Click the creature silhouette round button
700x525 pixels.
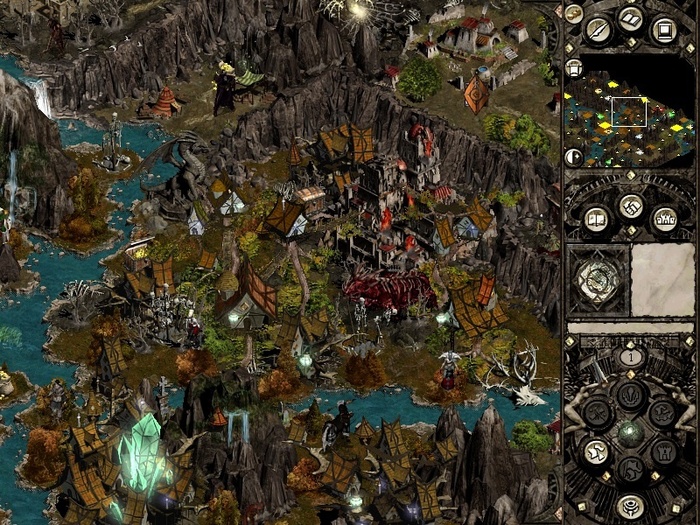[663, 412]
